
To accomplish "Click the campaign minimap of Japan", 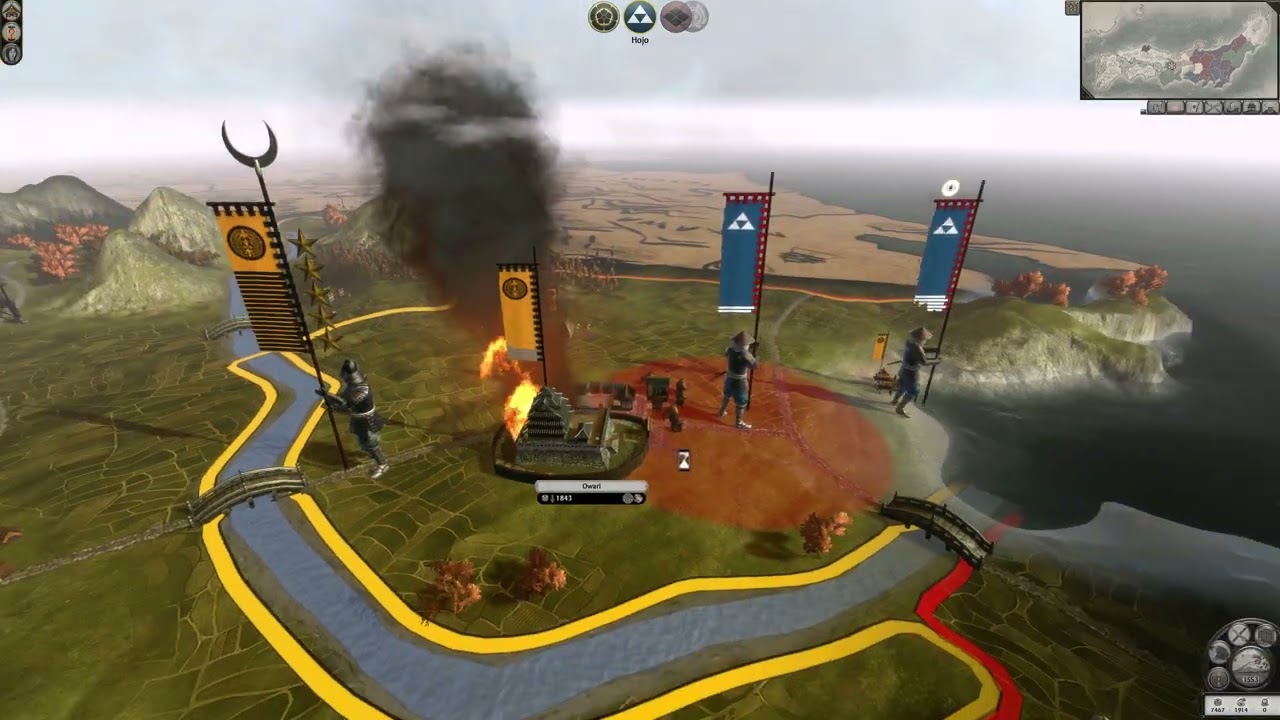I will (x=1178, y=49).
